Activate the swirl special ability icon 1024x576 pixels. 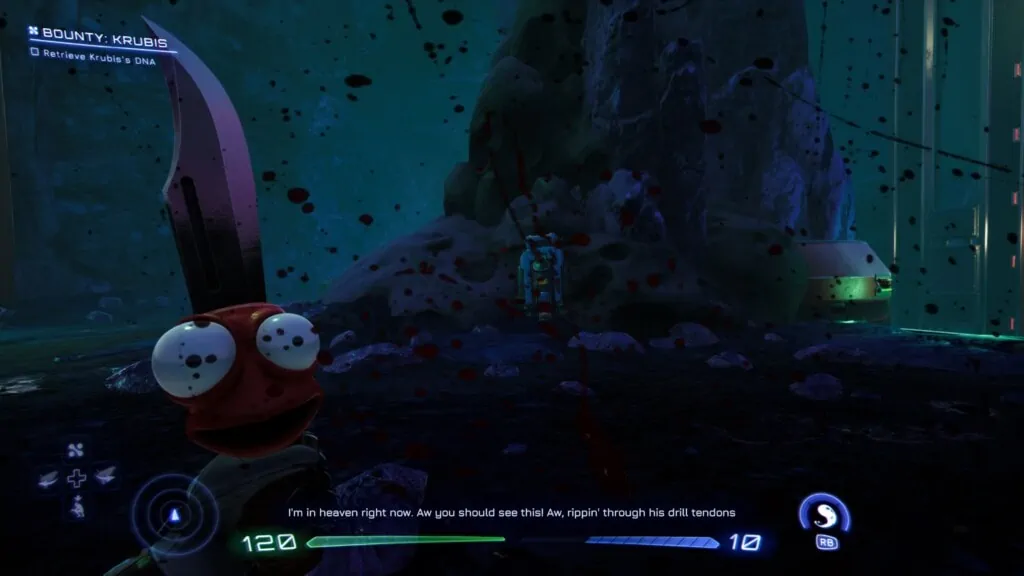(x=824, y=513)
